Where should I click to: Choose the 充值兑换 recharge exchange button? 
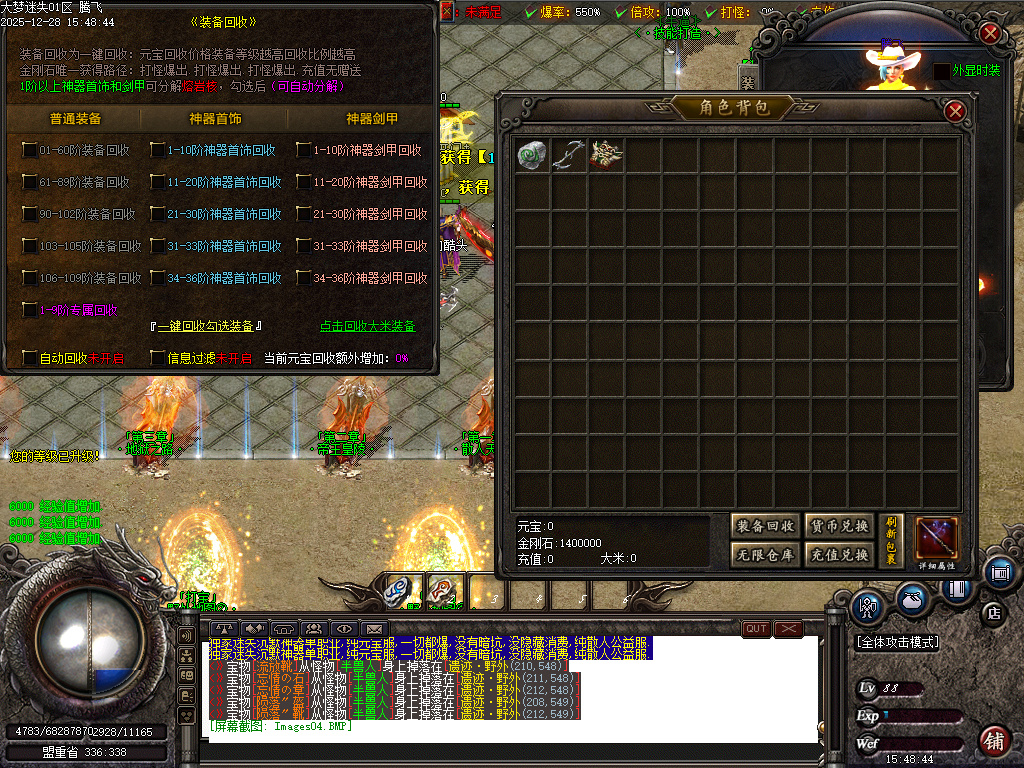pyautogui.click(x=839, y=555)
